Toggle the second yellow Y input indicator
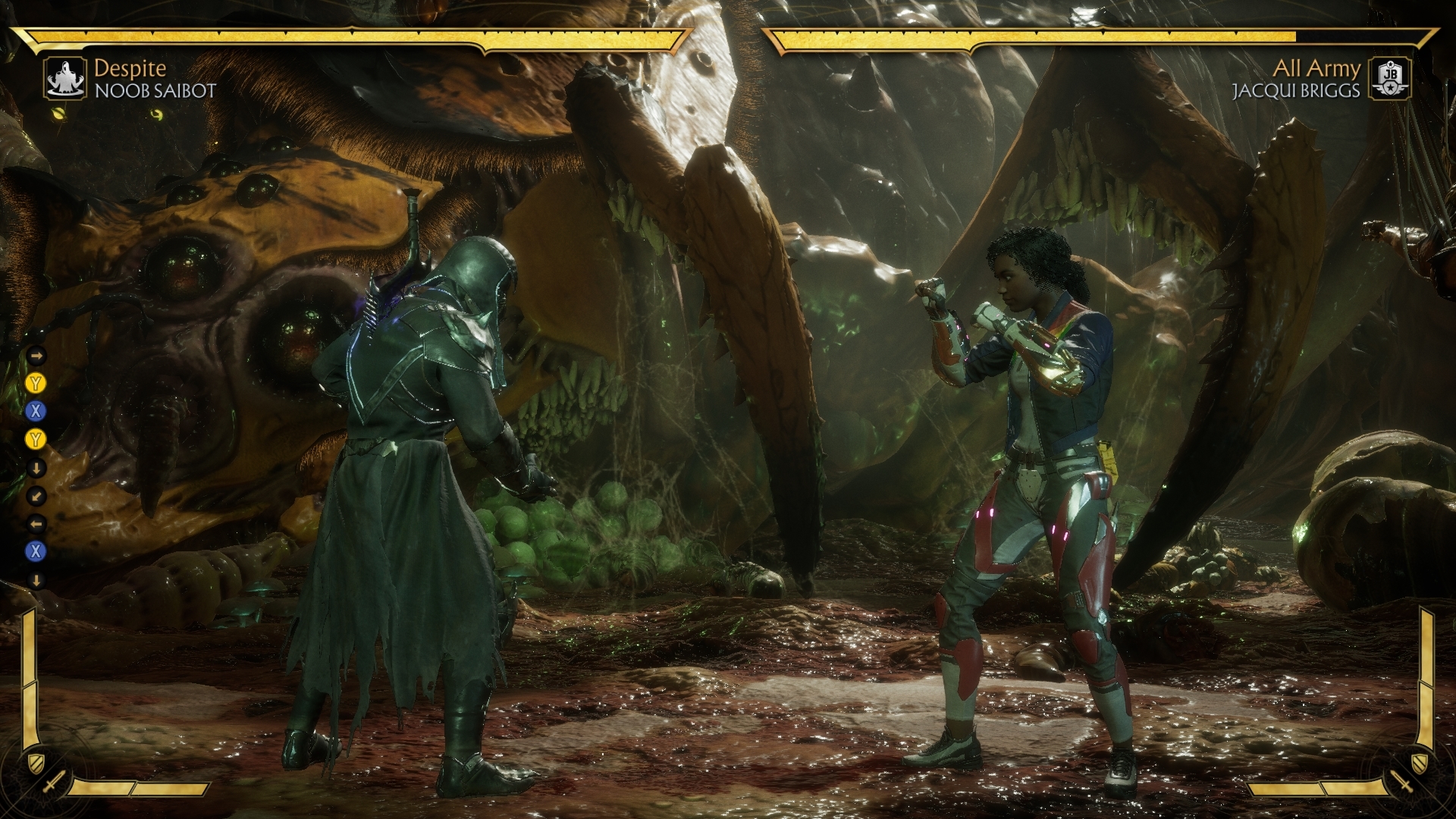This screenshot has height=819, width=1456. point(36,440)
